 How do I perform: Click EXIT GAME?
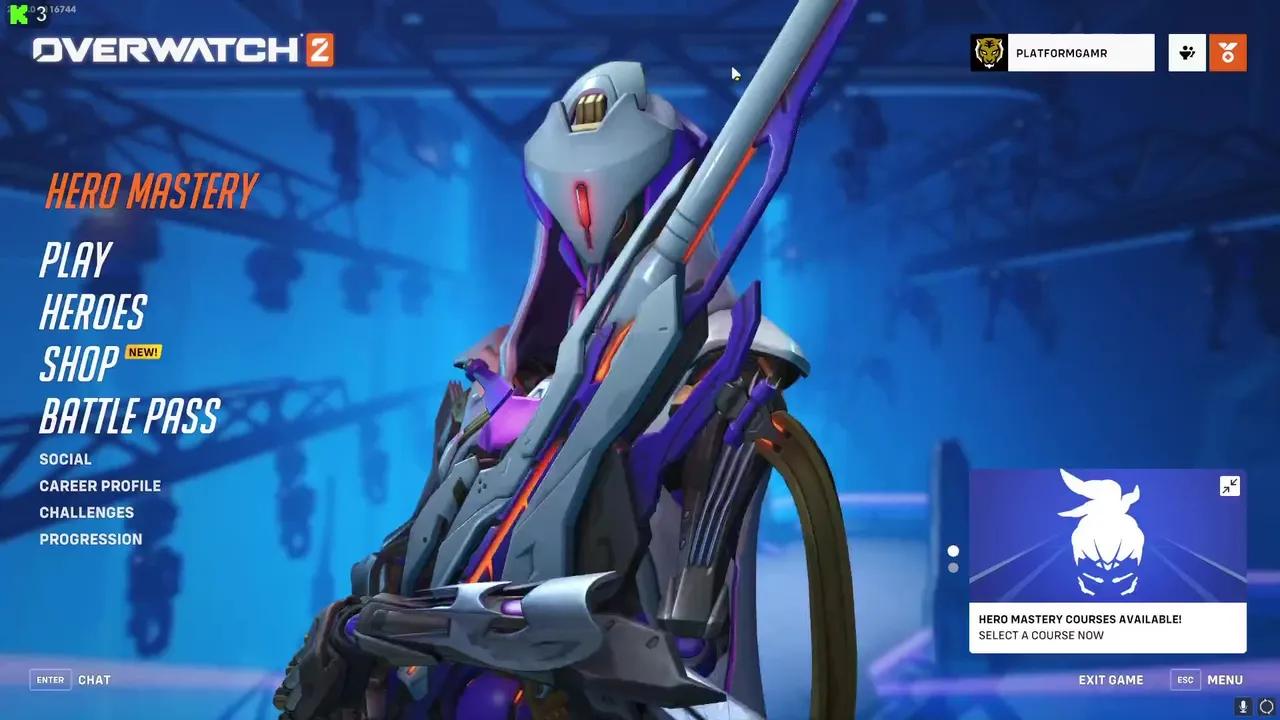pyautogui.click(x=1111, y=679)
